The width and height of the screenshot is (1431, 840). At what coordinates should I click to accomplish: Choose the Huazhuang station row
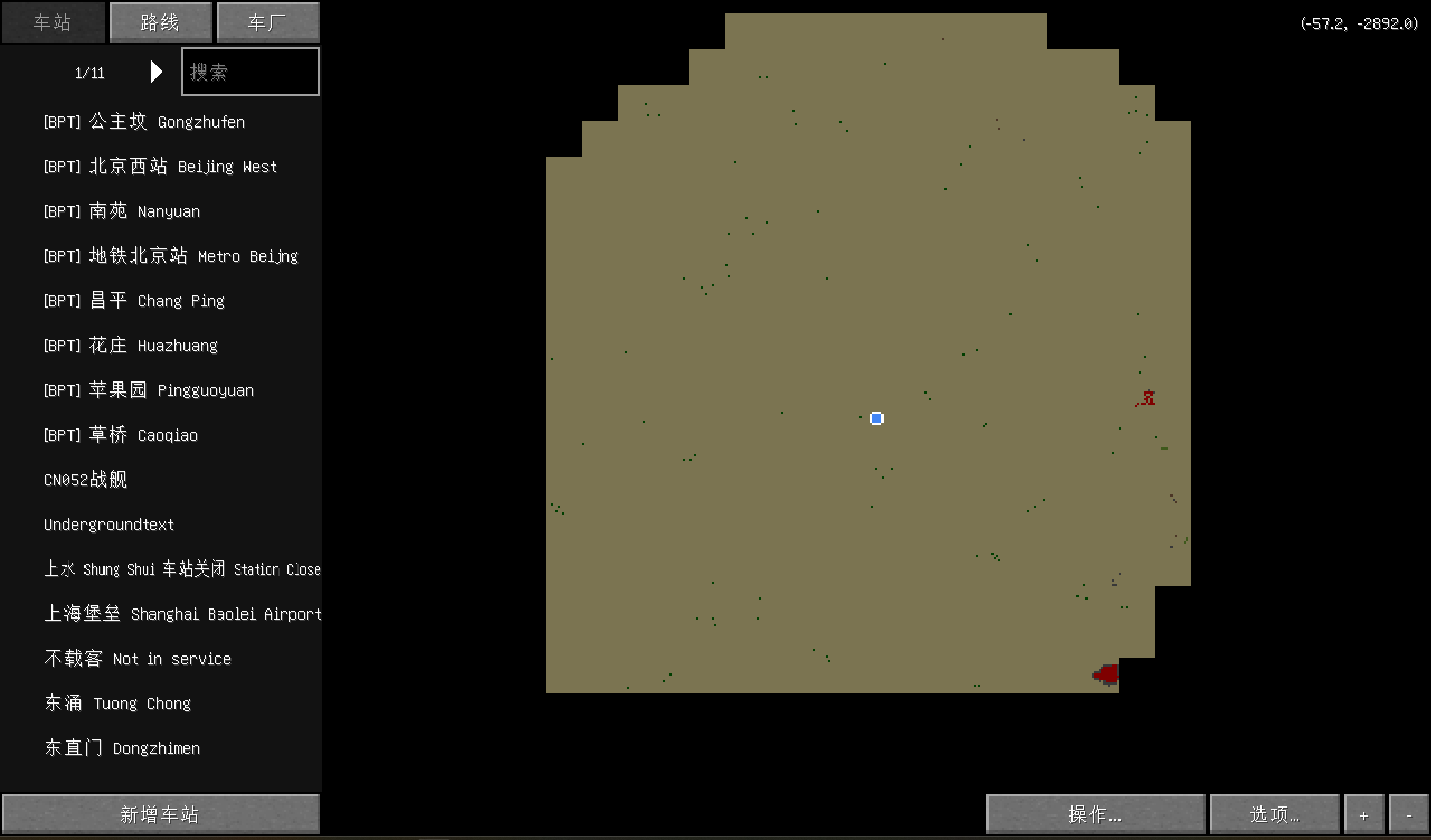click(x=130, y=345)
